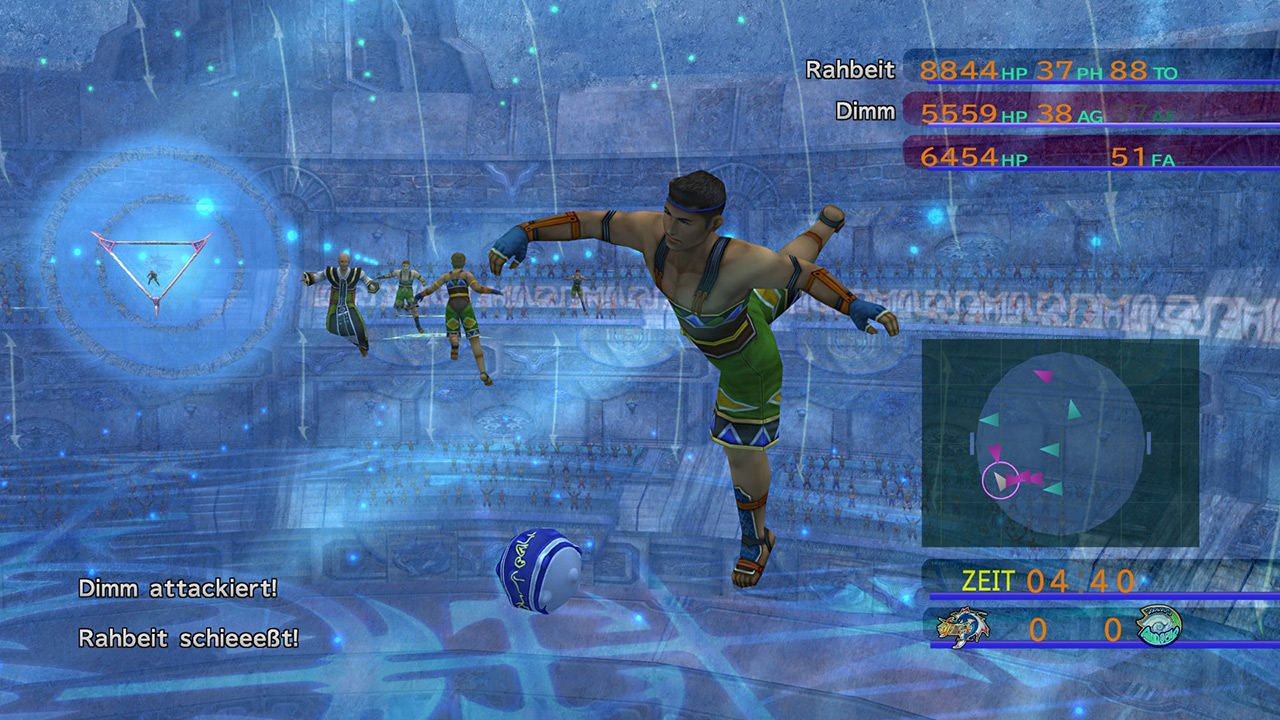This screenshot has width=1280, height=720.
Task: Click the green team emblem right of the score
Action: tap(1158, 627)
